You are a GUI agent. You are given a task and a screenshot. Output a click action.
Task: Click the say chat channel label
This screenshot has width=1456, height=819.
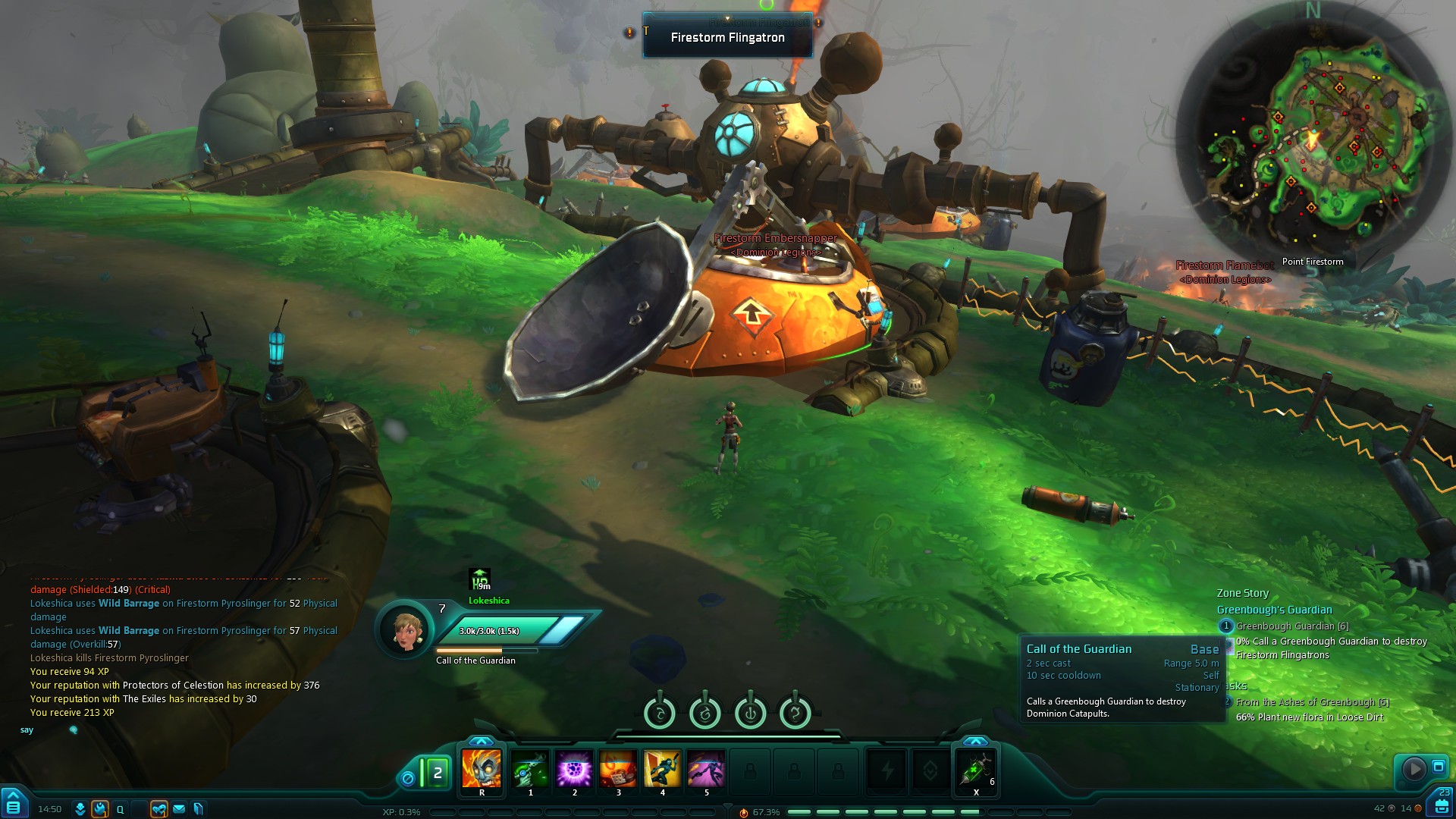point(27,730)
